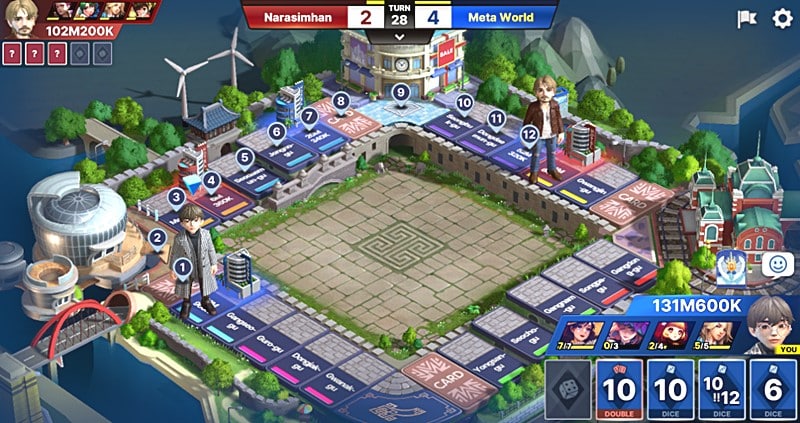
Task: Select board tile marker number 2
Action: click(157, 237)
